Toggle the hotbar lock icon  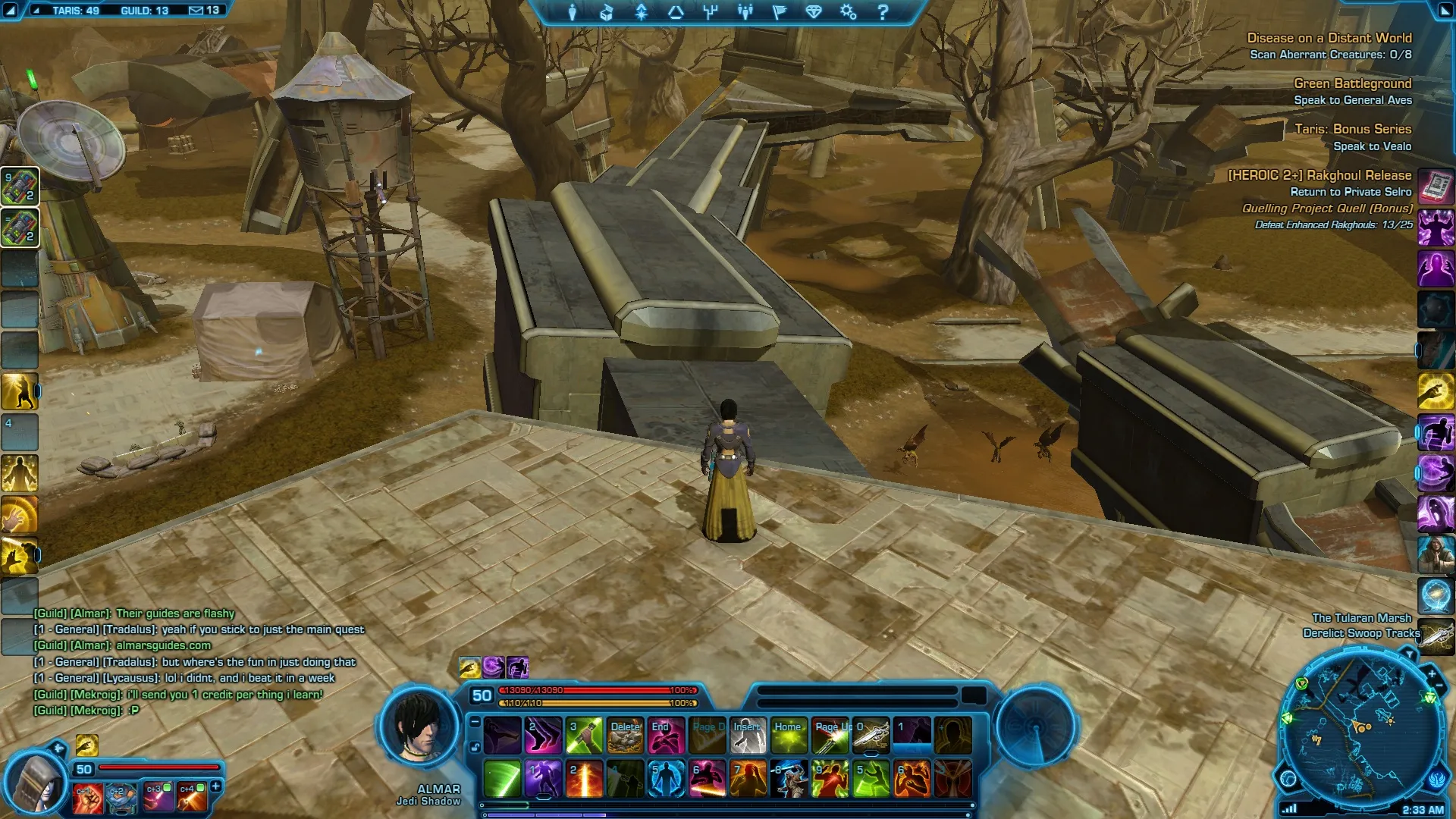(475, 747)
